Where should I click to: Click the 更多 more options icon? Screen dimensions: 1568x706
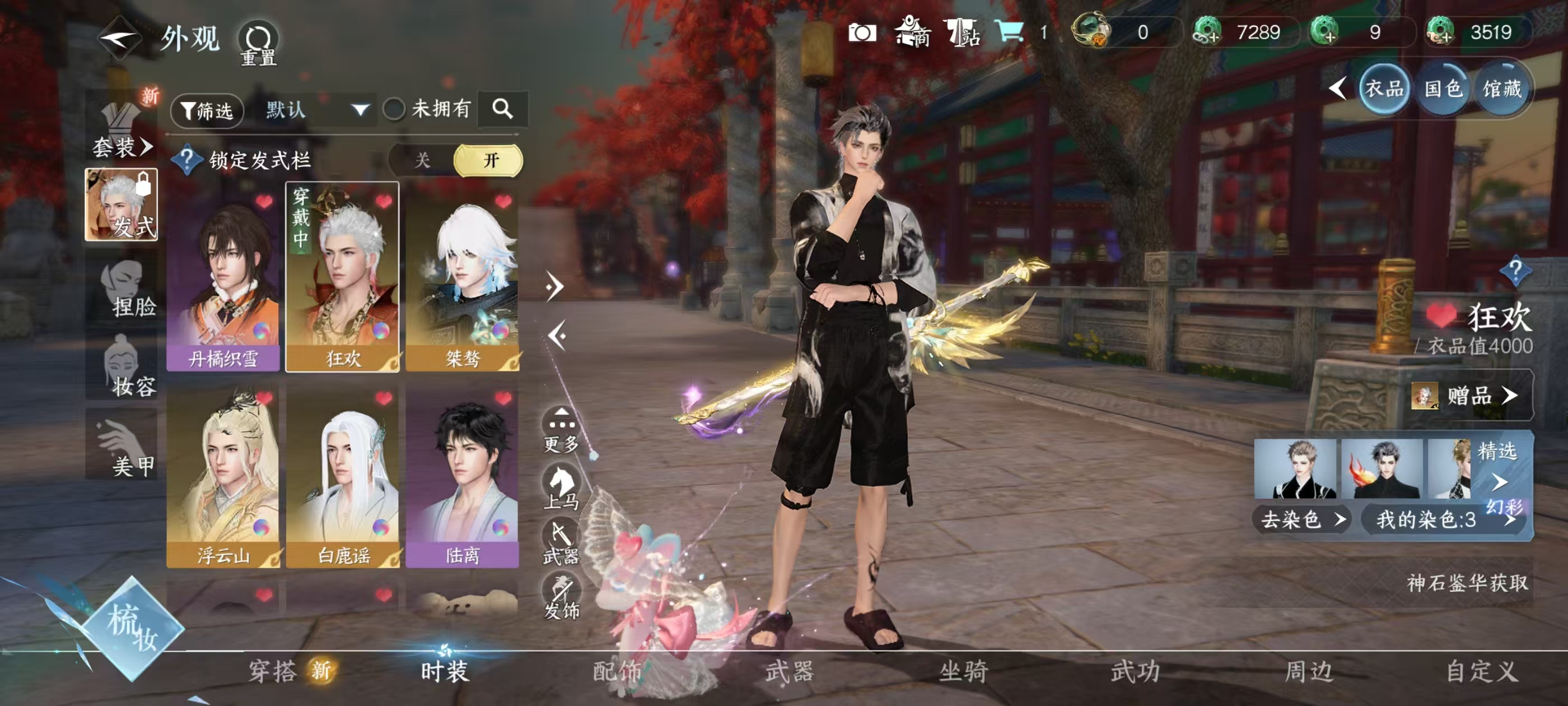click(563, 420)
